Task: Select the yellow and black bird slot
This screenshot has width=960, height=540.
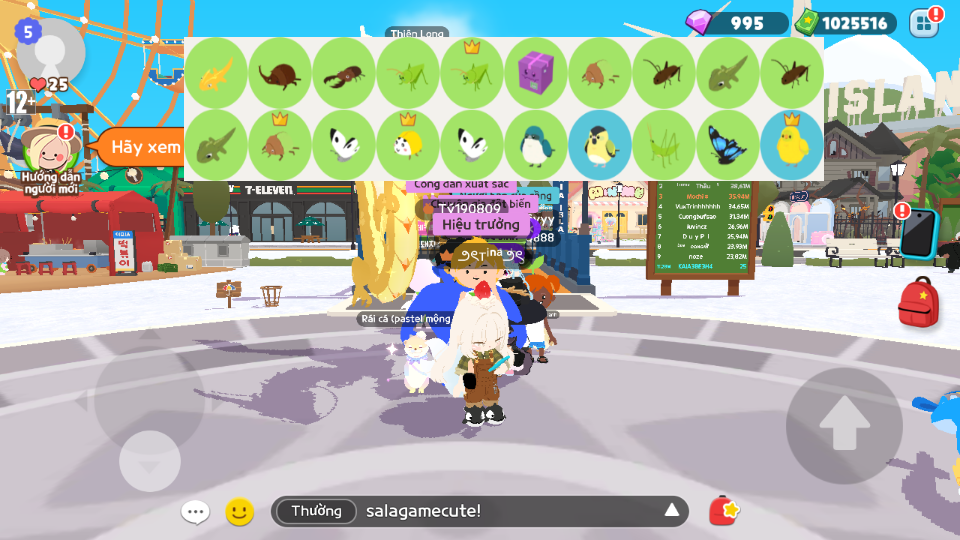Action: [599, 145]
